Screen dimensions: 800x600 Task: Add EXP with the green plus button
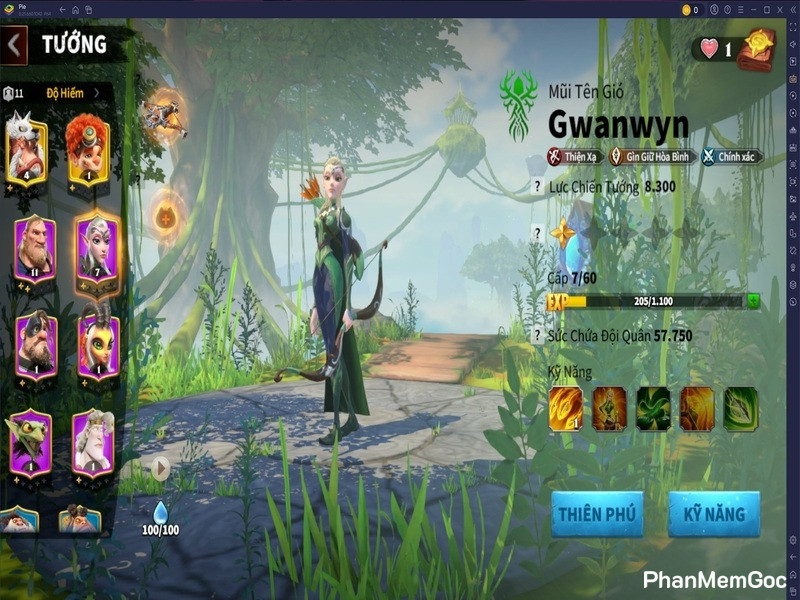[752, 301]
